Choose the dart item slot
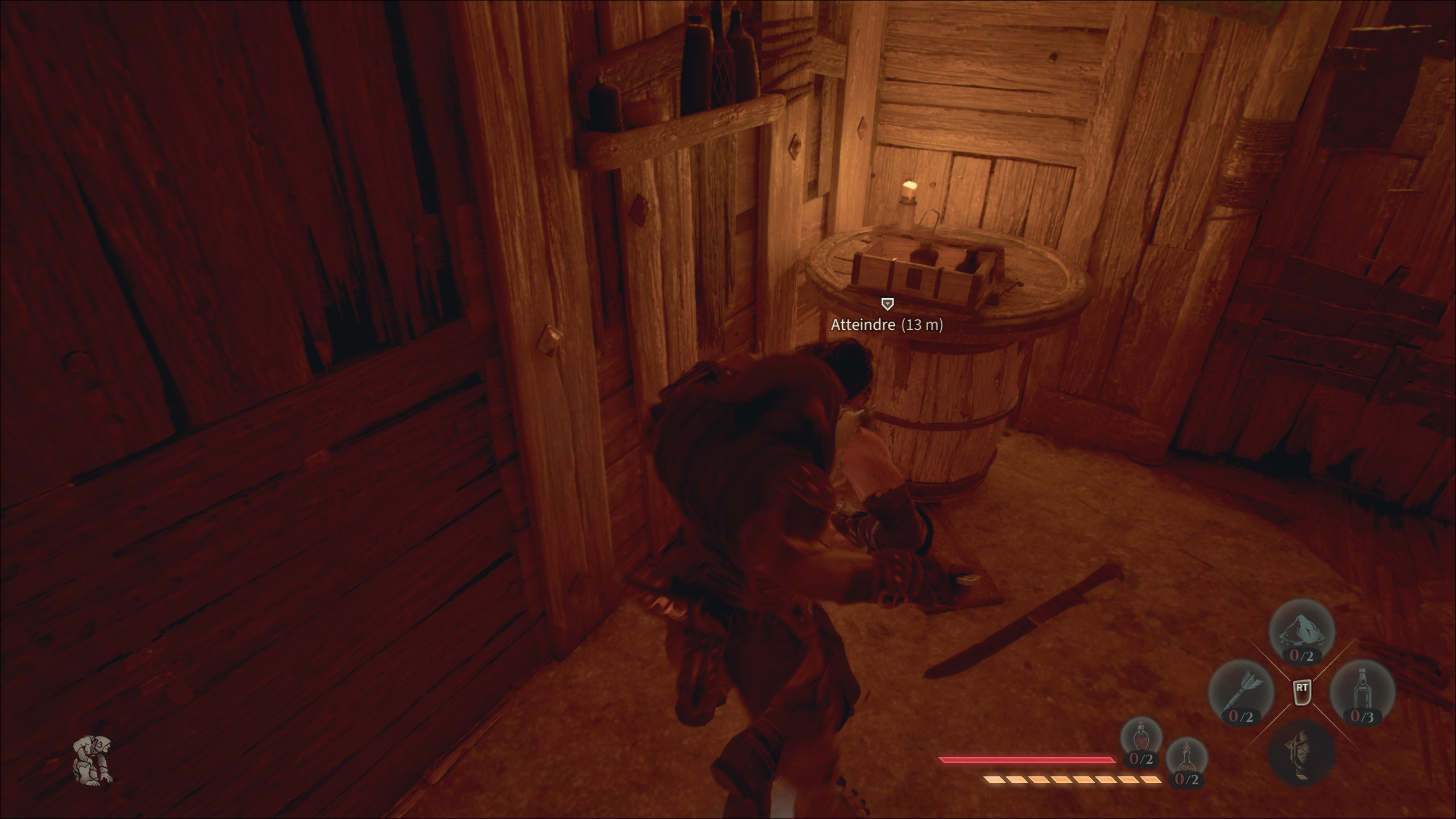 click(1240, 692)
